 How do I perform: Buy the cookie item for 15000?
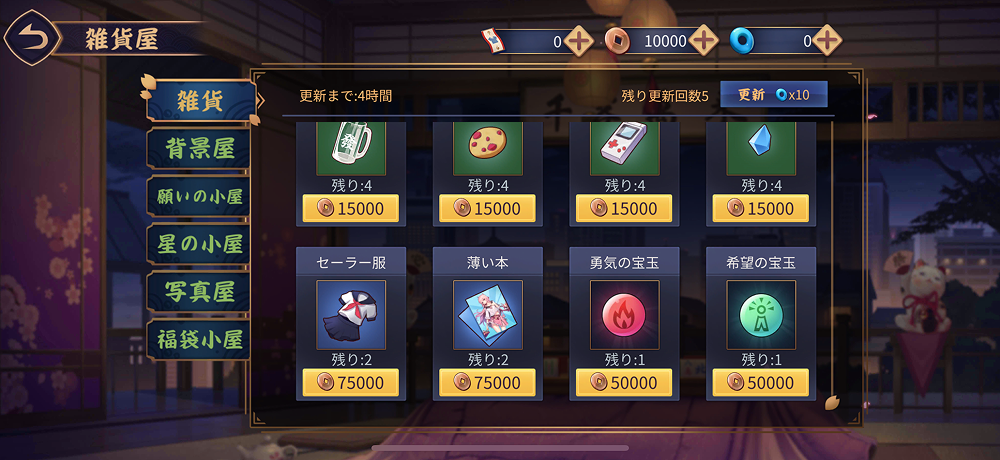click(488, 209)
